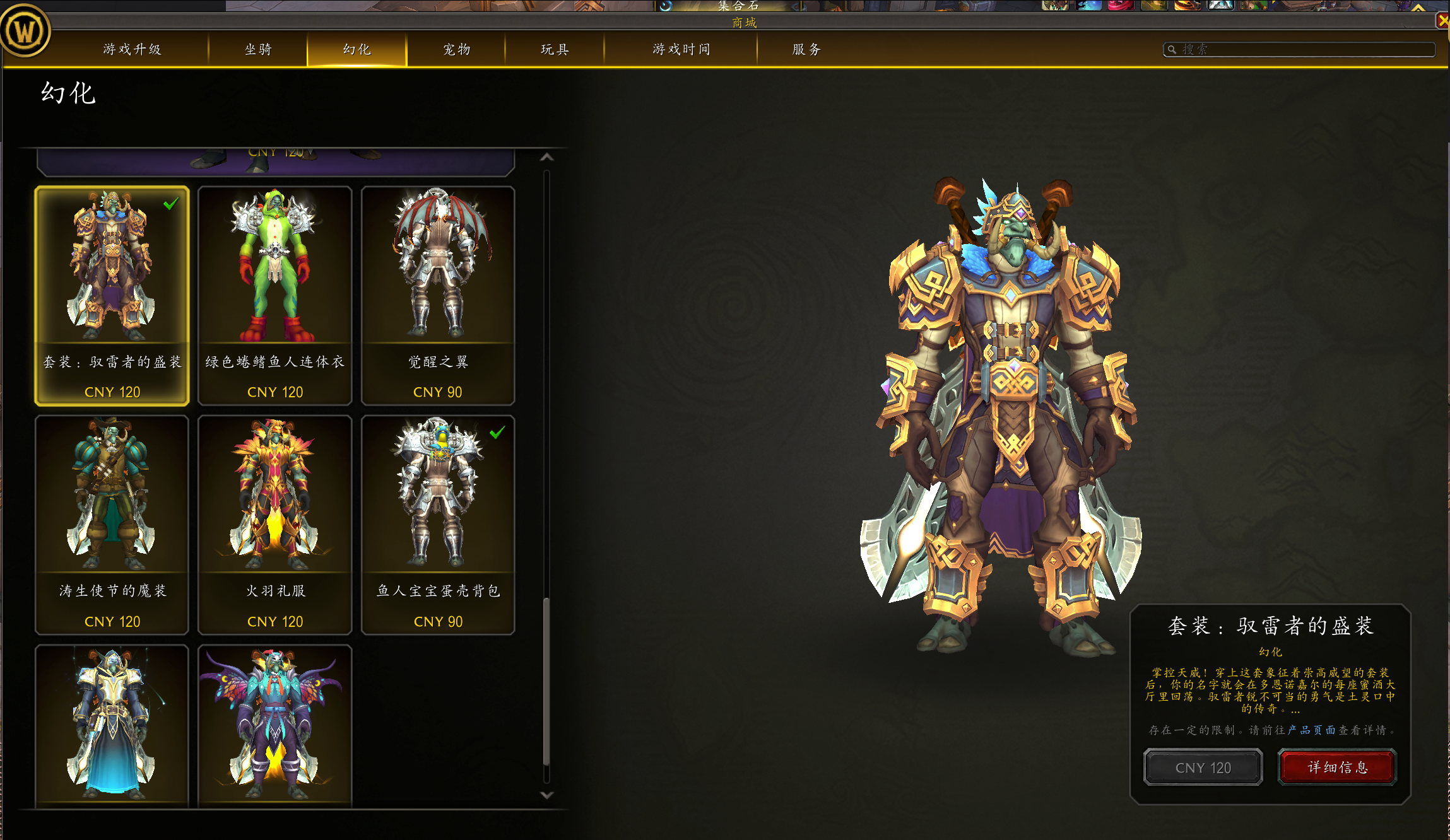Choose the butterfly-winged outfit card
The image size is (1450, 840).
275,725
